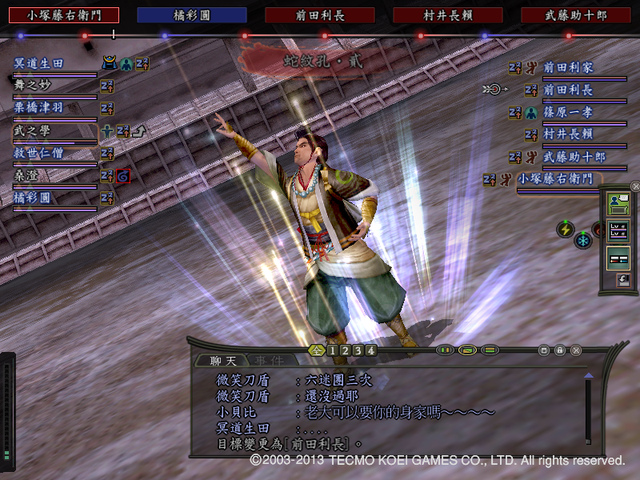Target enemy 前田利家 in the enemy list
The height and width of the screenshot is (480, 640).
tap(567, 67)
